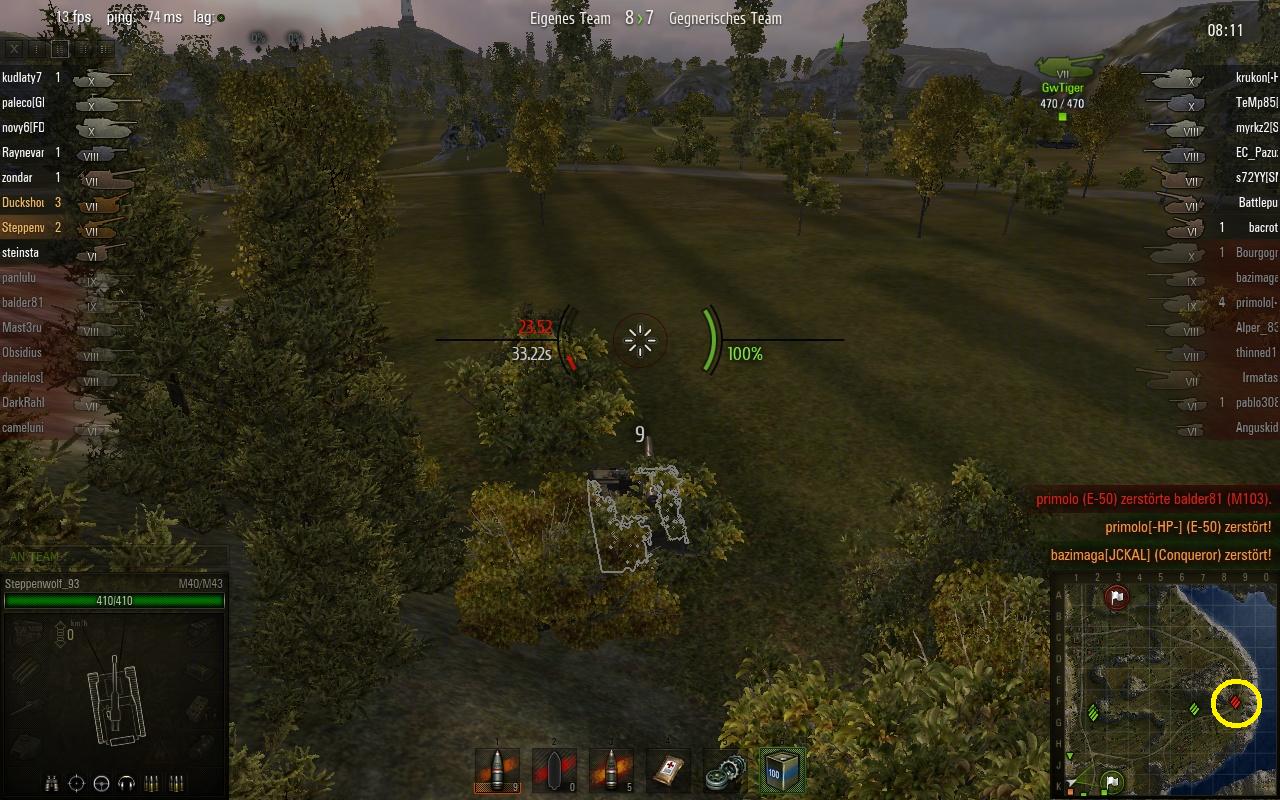Viewport: 1280px width, 800px height.
Task: Select the empty shell slot showing 0 rounds
Action: 554,770
